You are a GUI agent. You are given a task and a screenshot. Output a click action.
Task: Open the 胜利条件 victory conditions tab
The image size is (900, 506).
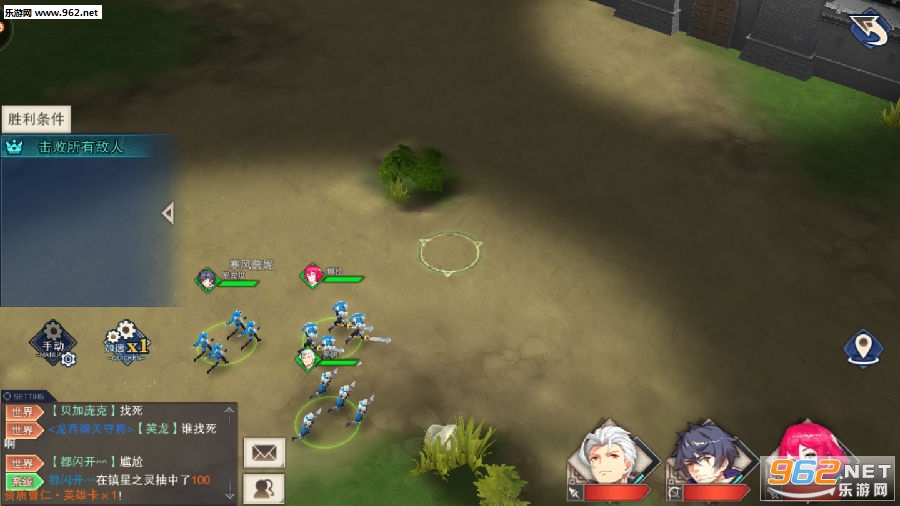[x=36, y=119]
